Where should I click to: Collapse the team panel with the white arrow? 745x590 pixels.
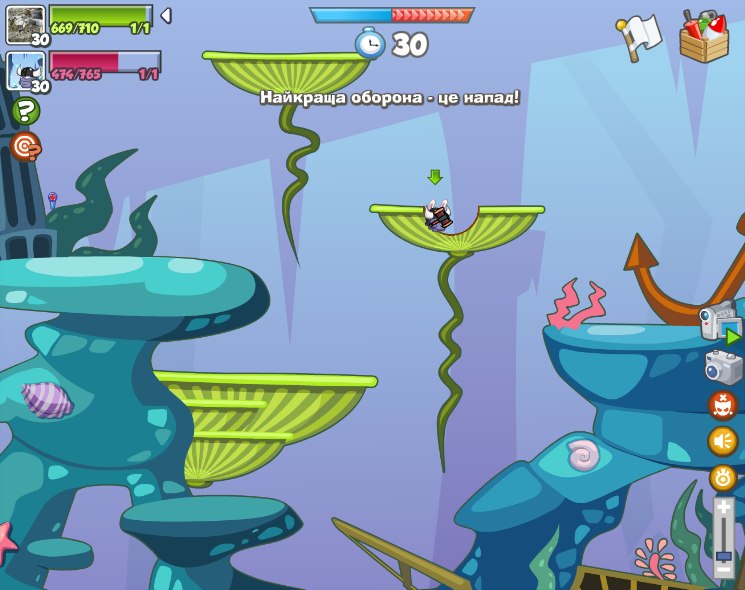point(166,15)
